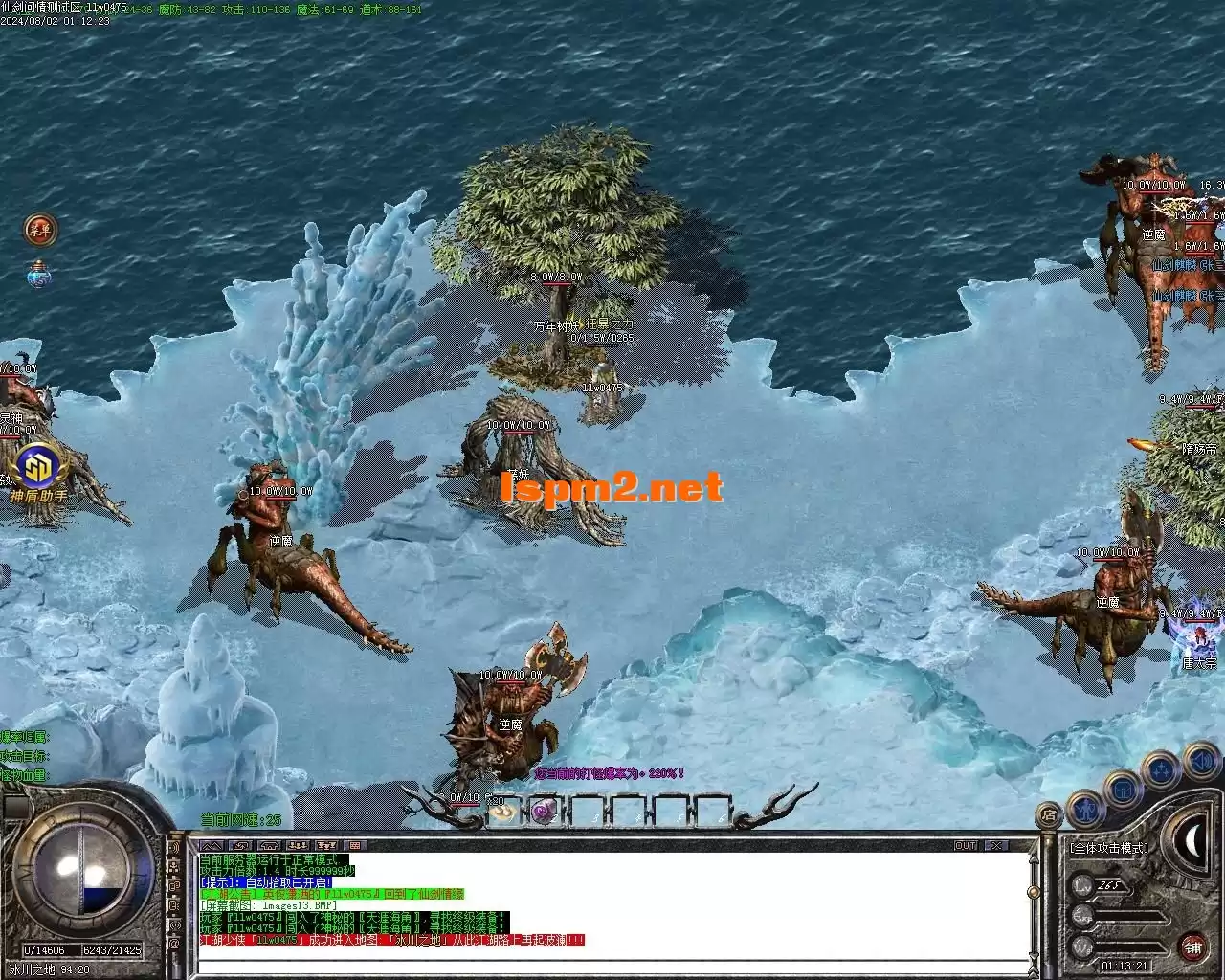Click the chat panel OUT button

[966, 846]
